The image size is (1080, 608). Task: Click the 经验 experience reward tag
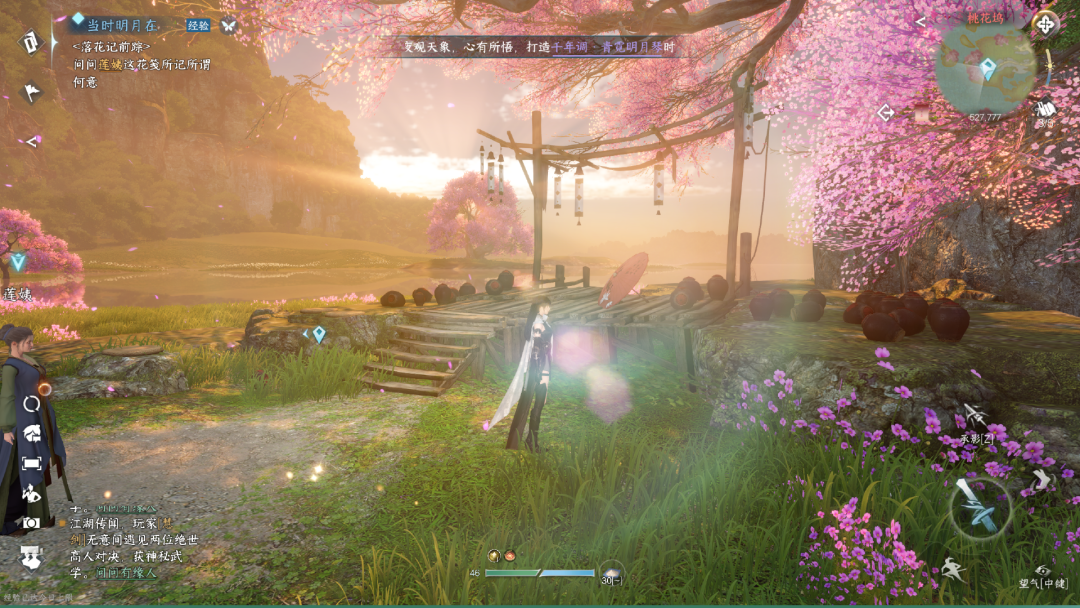point(198,26)
